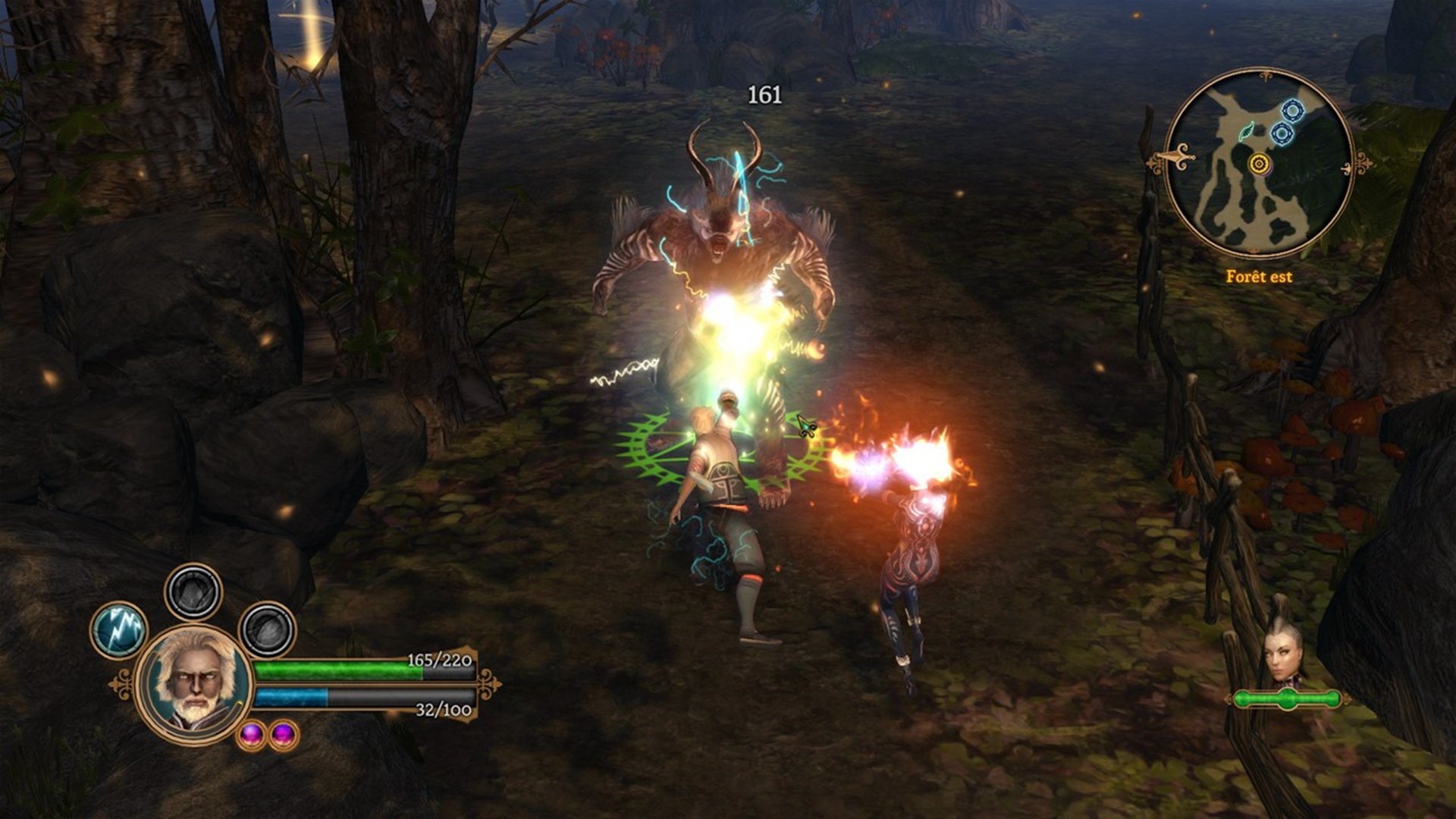Select the yellow objective marker on the minimap
1456x819 pixels.
(x=1259, y=163)
